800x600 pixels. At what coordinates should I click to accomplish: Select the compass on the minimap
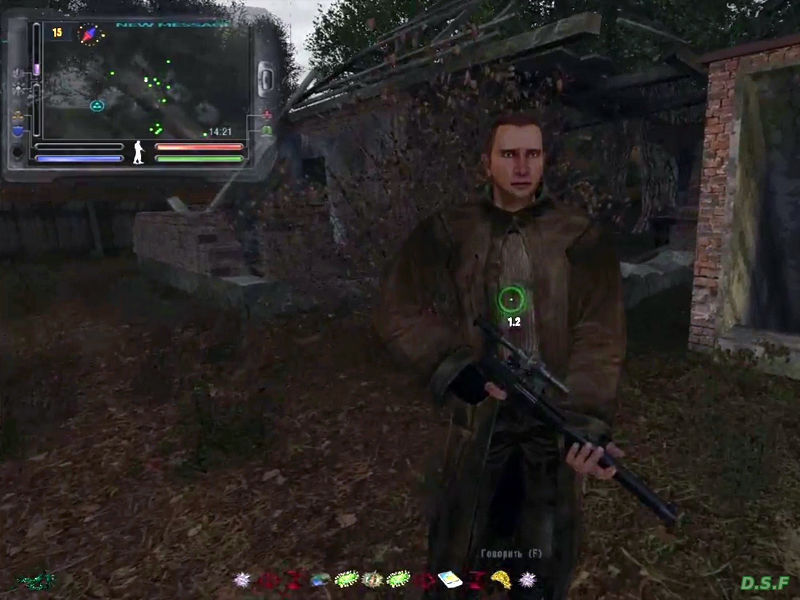90,35
